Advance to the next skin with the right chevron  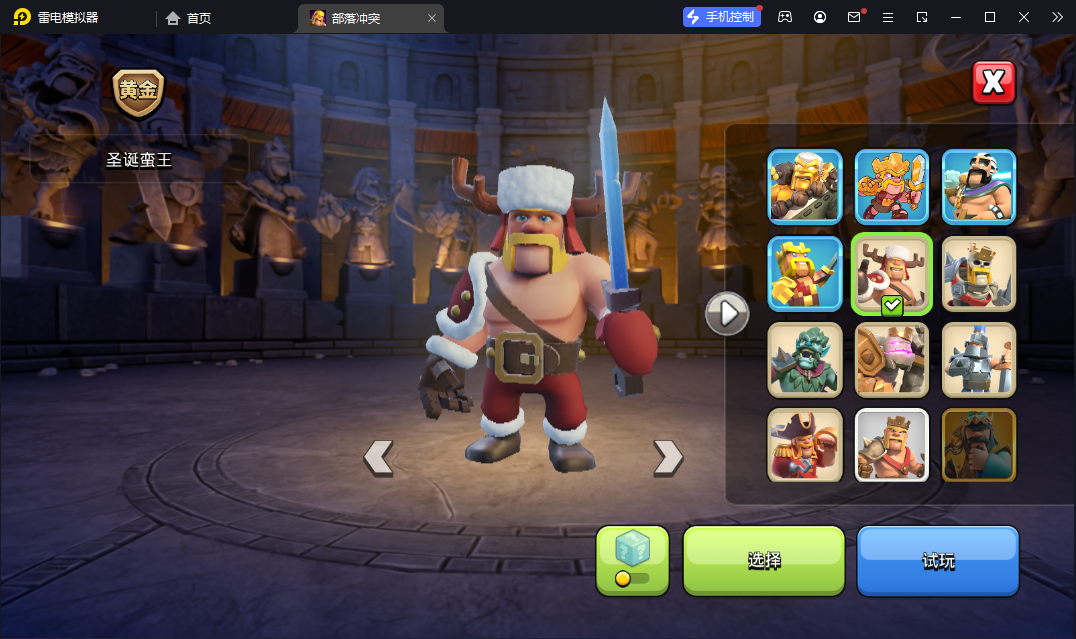668,457
